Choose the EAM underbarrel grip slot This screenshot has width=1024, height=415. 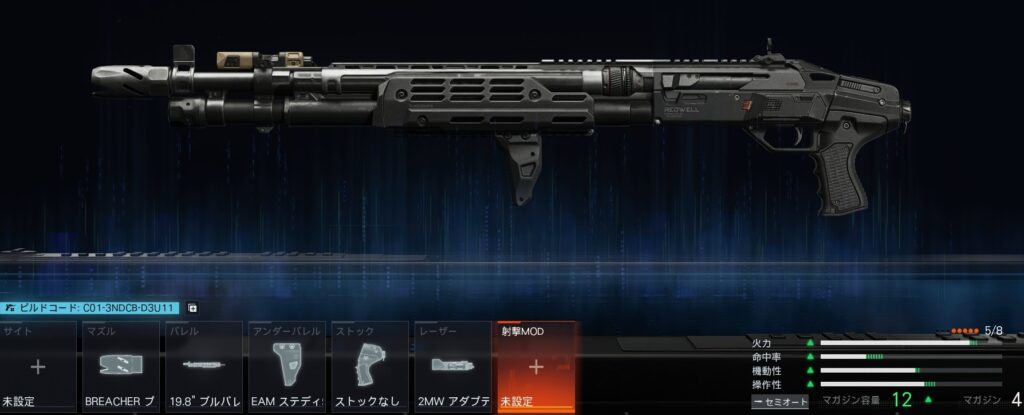tap(287, 367)
